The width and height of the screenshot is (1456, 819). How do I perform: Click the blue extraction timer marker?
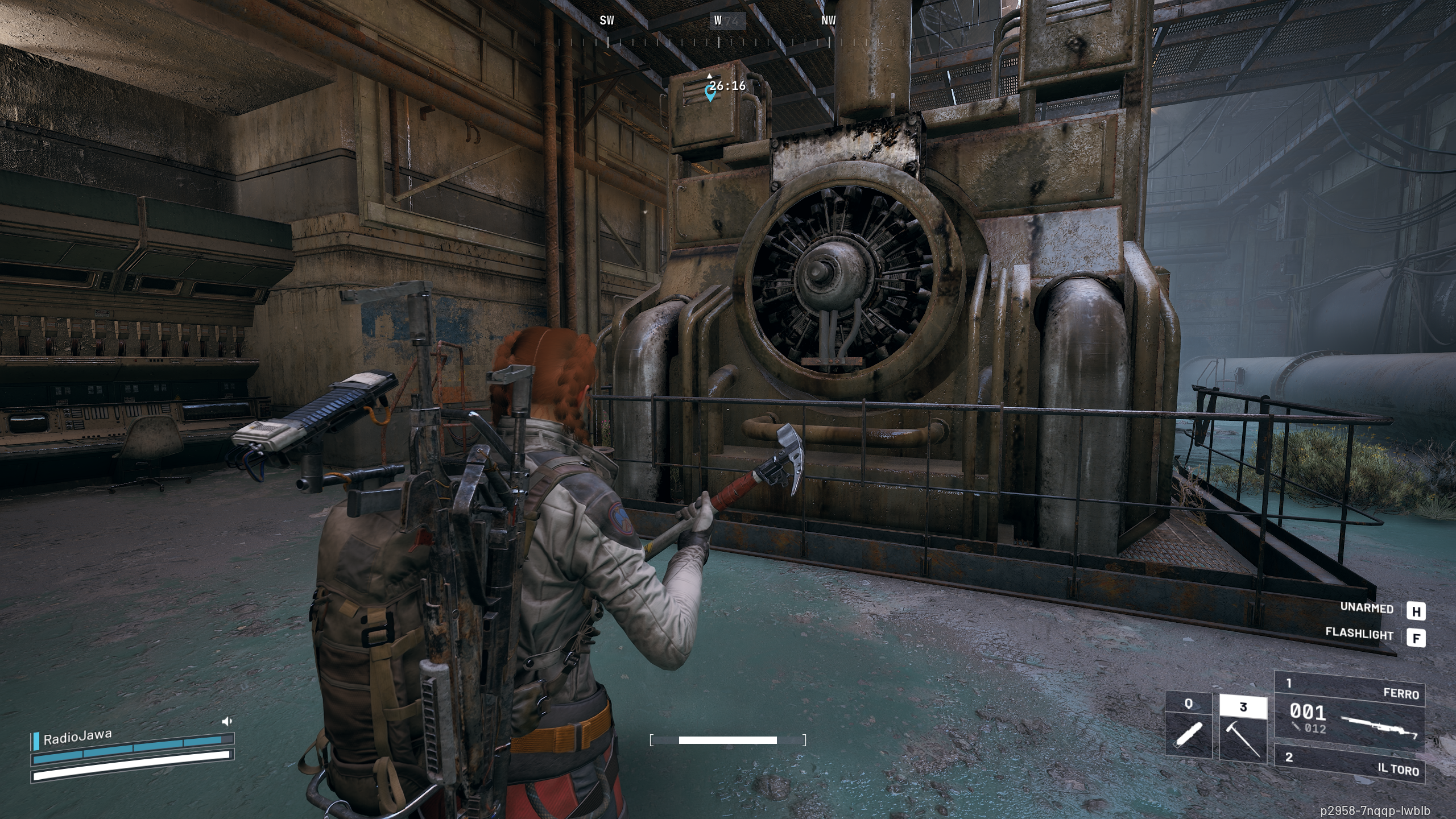[710, 92]
